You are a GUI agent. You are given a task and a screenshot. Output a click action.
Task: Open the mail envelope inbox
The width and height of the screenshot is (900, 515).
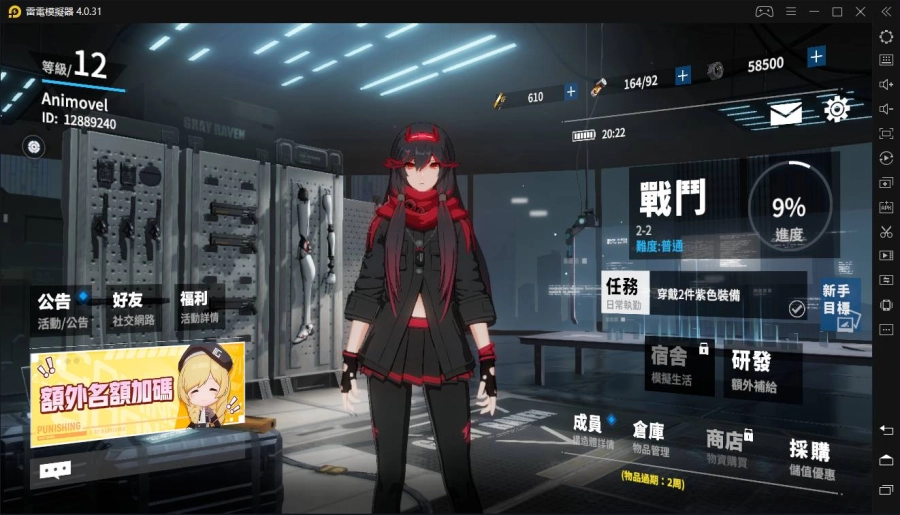pos(785,114)
